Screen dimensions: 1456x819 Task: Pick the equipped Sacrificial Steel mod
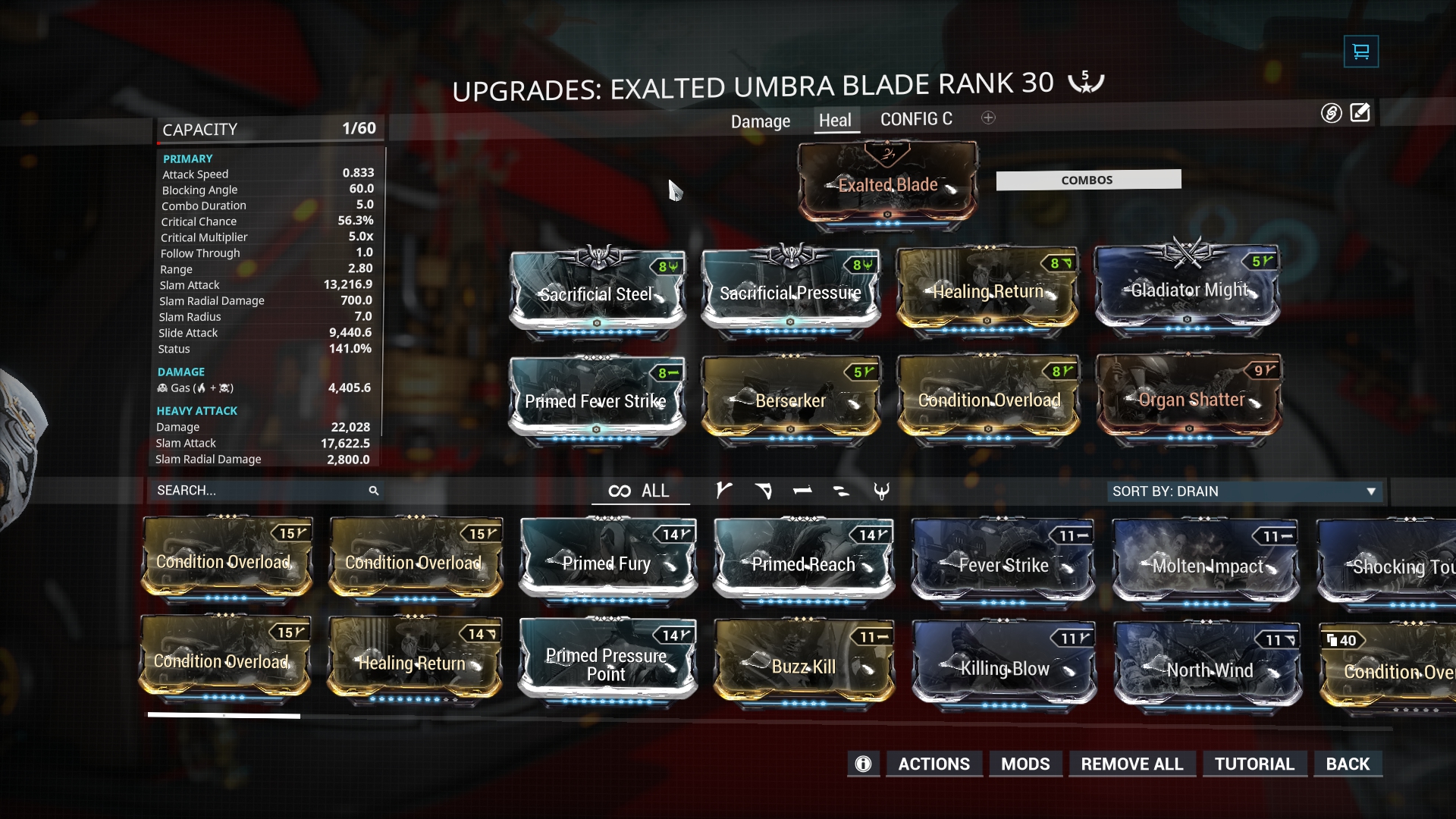[597, 293]
